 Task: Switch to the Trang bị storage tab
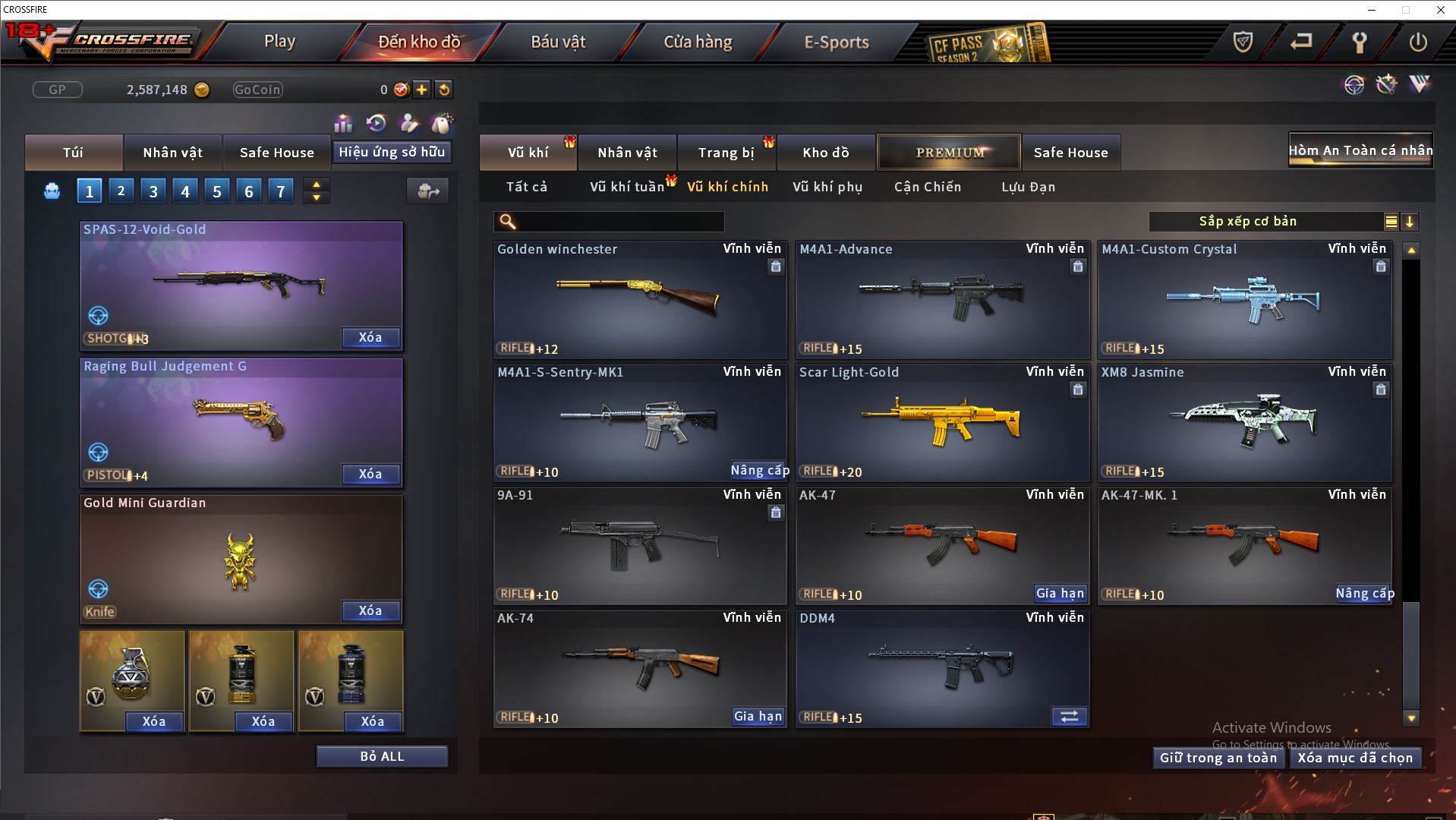726,153
